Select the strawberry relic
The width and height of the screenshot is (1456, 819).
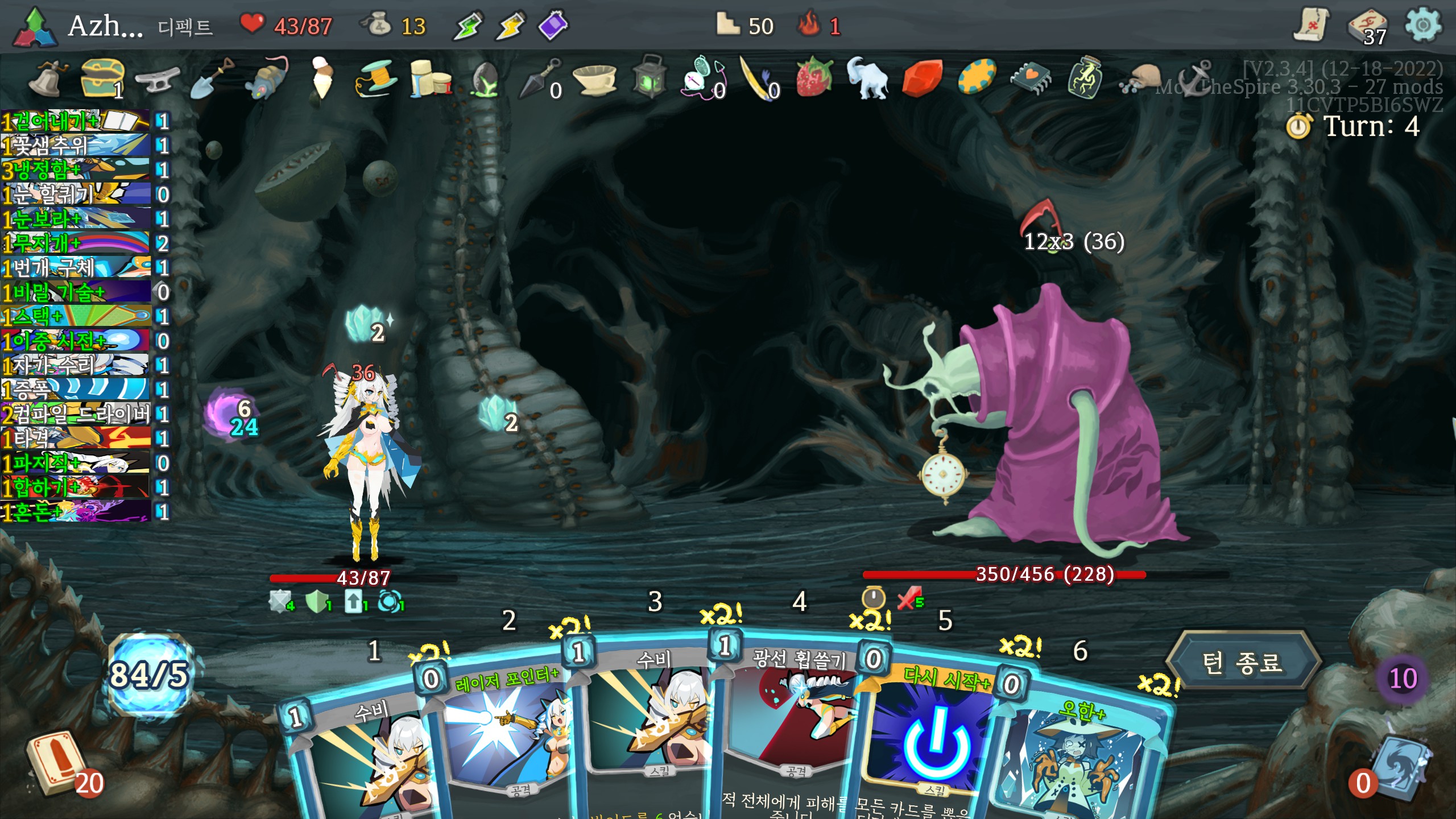(x=813, y=77)
